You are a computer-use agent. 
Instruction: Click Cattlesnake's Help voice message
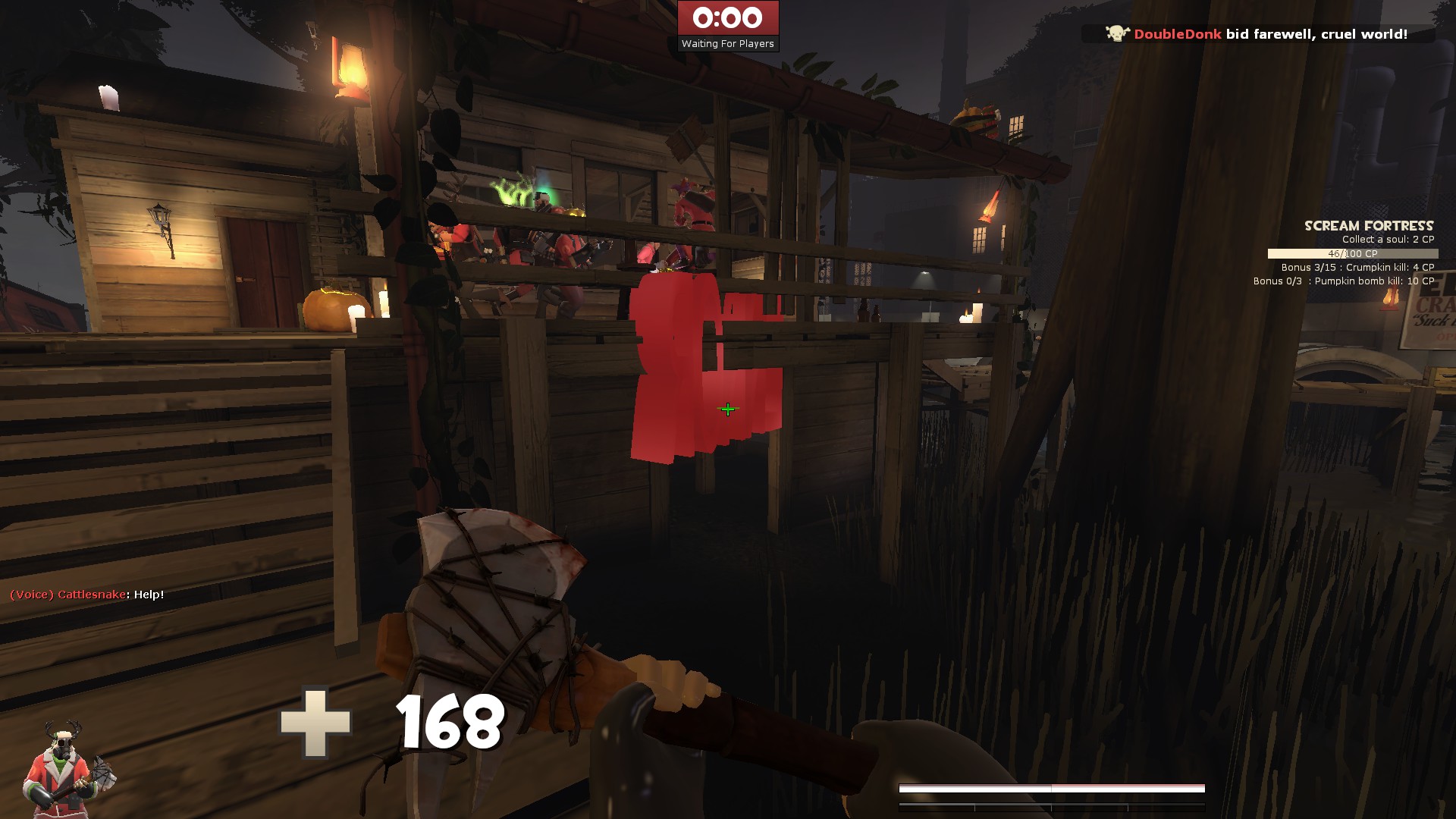click(86, 595)
